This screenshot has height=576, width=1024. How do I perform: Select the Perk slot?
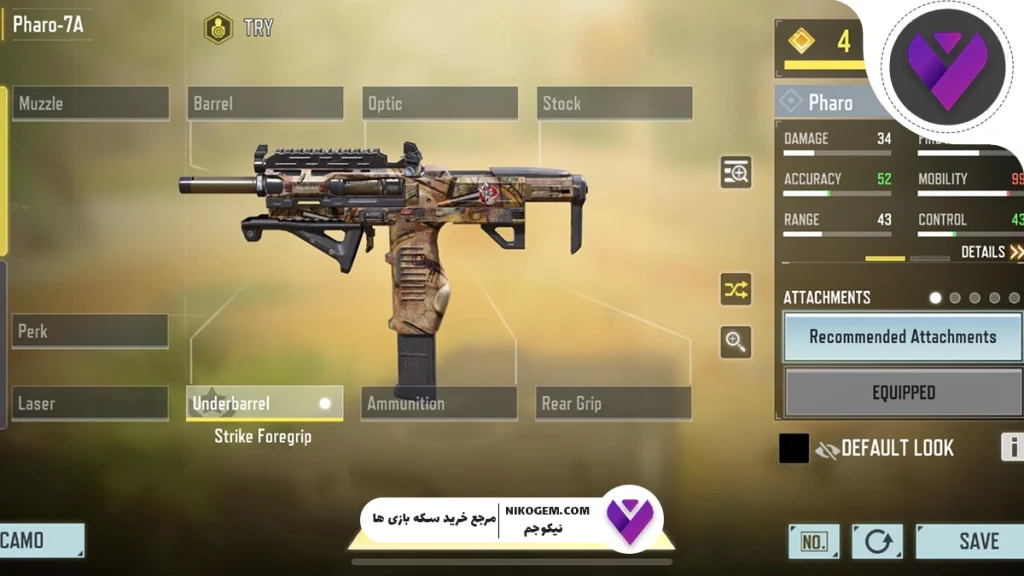coord(90,331)
